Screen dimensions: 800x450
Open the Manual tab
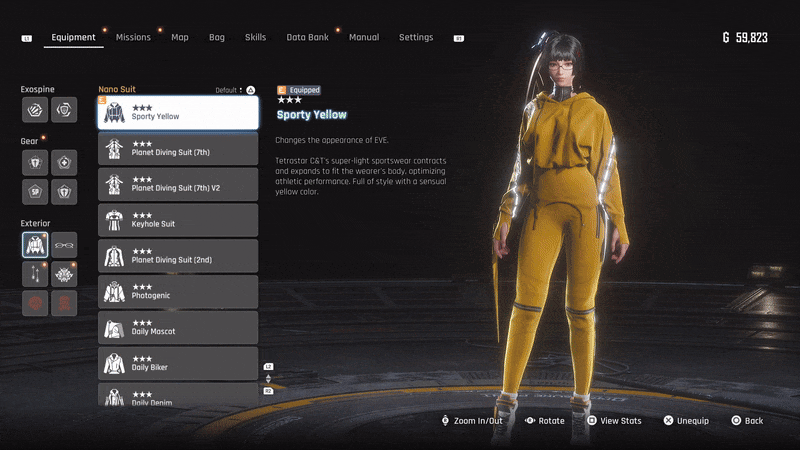click(x=364, y=38)
